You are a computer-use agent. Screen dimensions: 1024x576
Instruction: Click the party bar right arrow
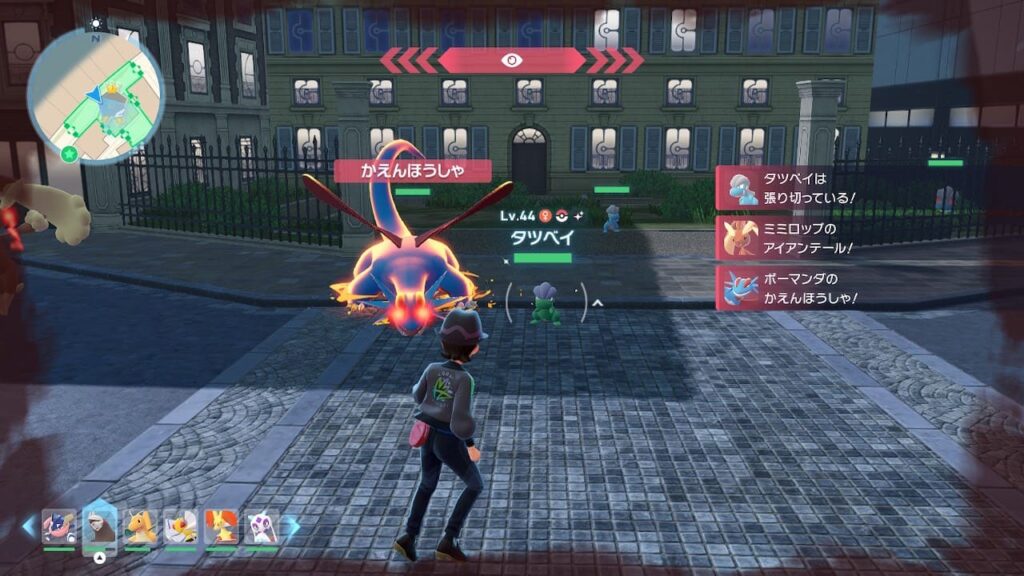292,526
